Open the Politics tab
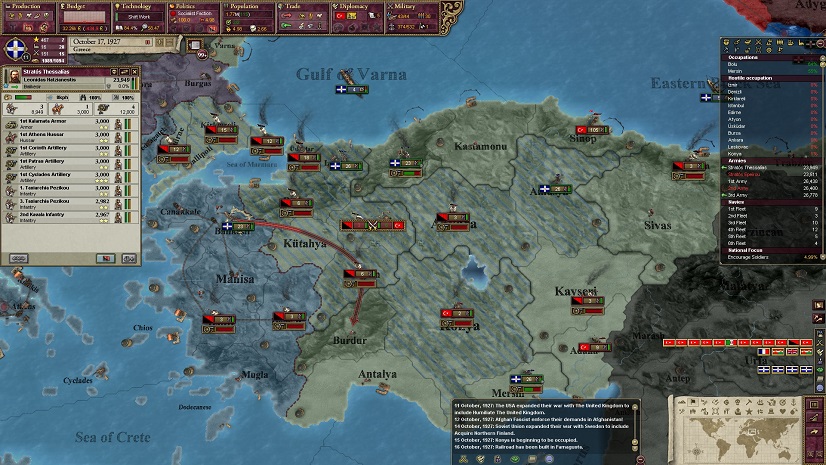This screenshot has width=826, height=465. 188,6
